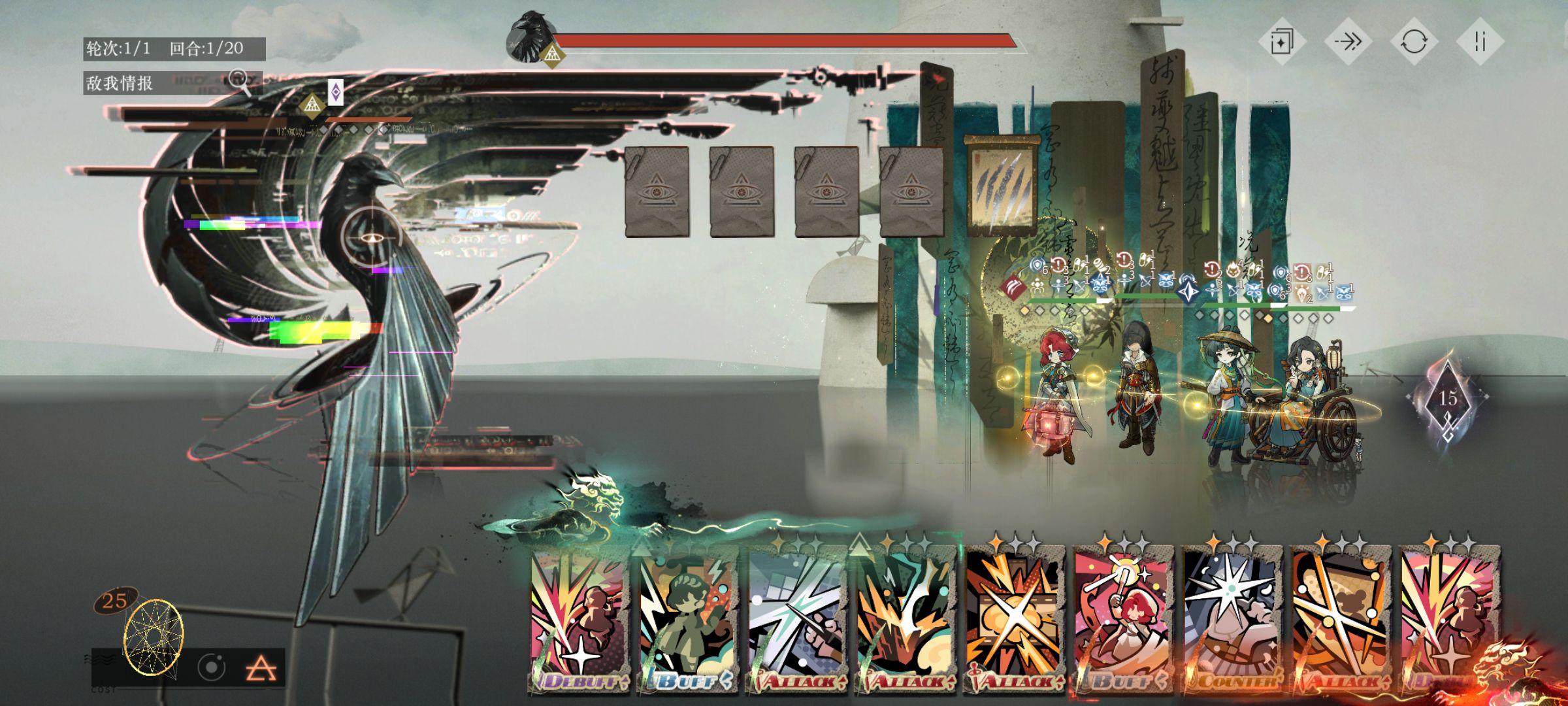Tap the orange triangle tuning icon

click(x=261, y=669)
